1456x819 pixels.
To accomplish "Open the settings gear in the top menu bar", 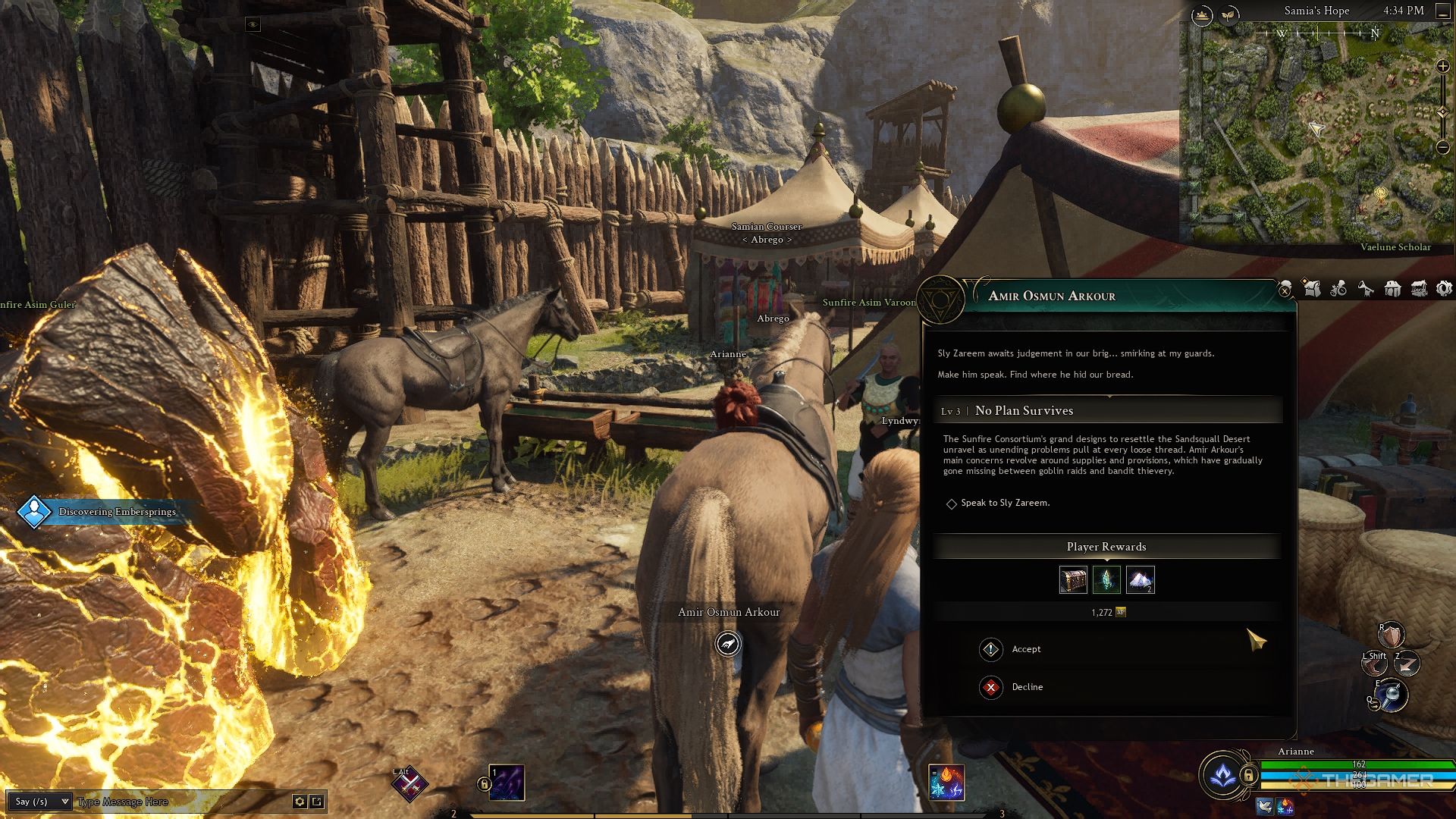I will pos(1444,289).
